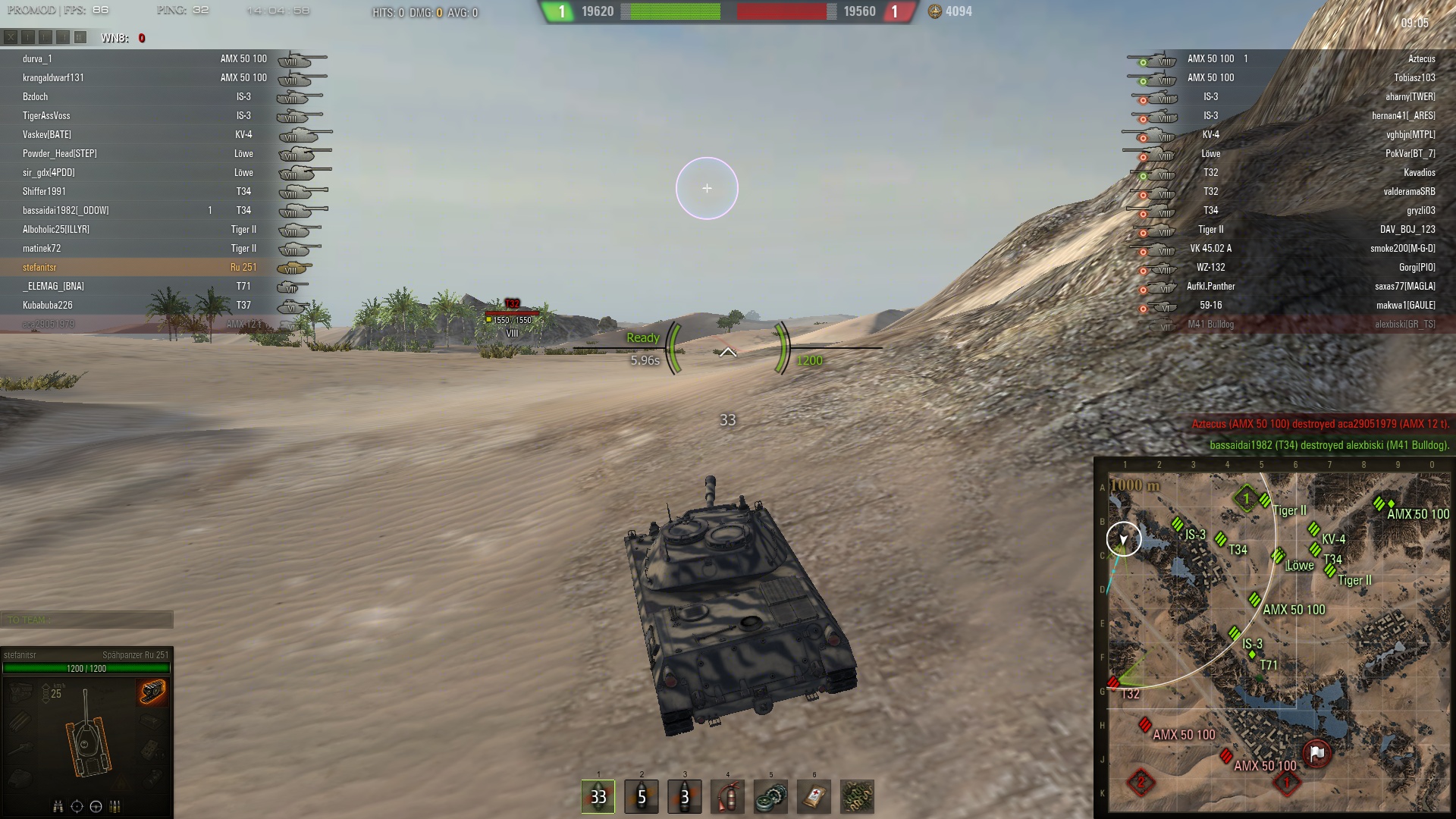This screenshot has width=1456, height=819.
Task: Choose the widest player list layout button
Action: pyautogui.click(x=80, y=37)
